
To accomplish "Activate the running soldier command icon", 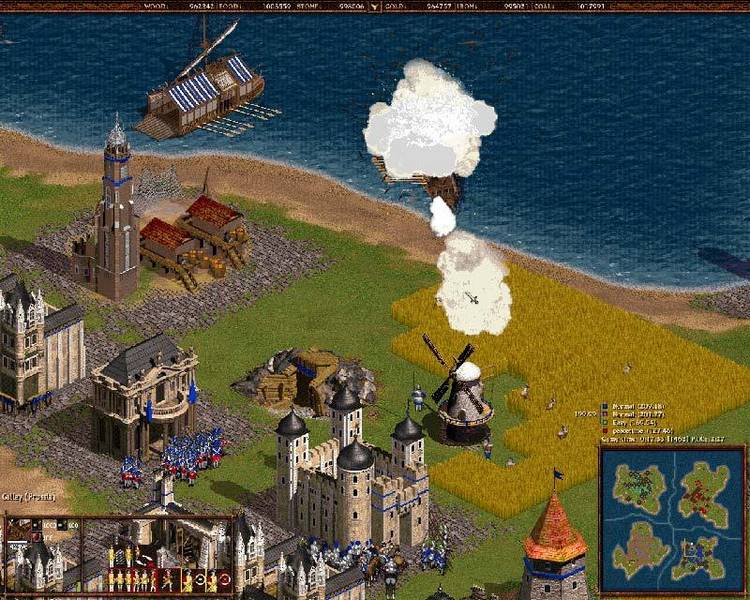I will pos(168,579).
